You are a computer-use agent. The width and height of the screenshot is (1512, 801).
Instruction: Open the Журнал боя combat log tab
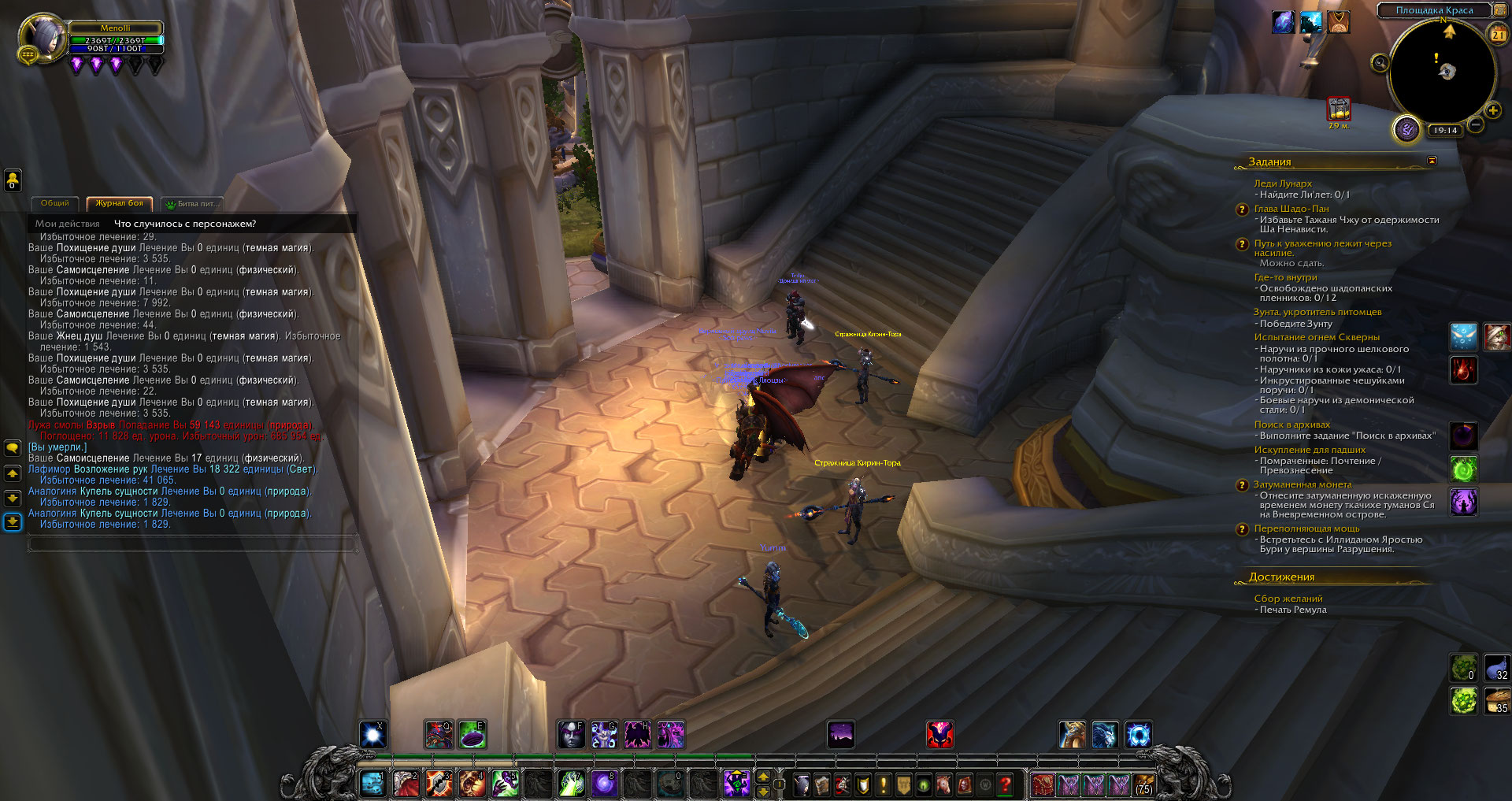[x=119, y=203]
